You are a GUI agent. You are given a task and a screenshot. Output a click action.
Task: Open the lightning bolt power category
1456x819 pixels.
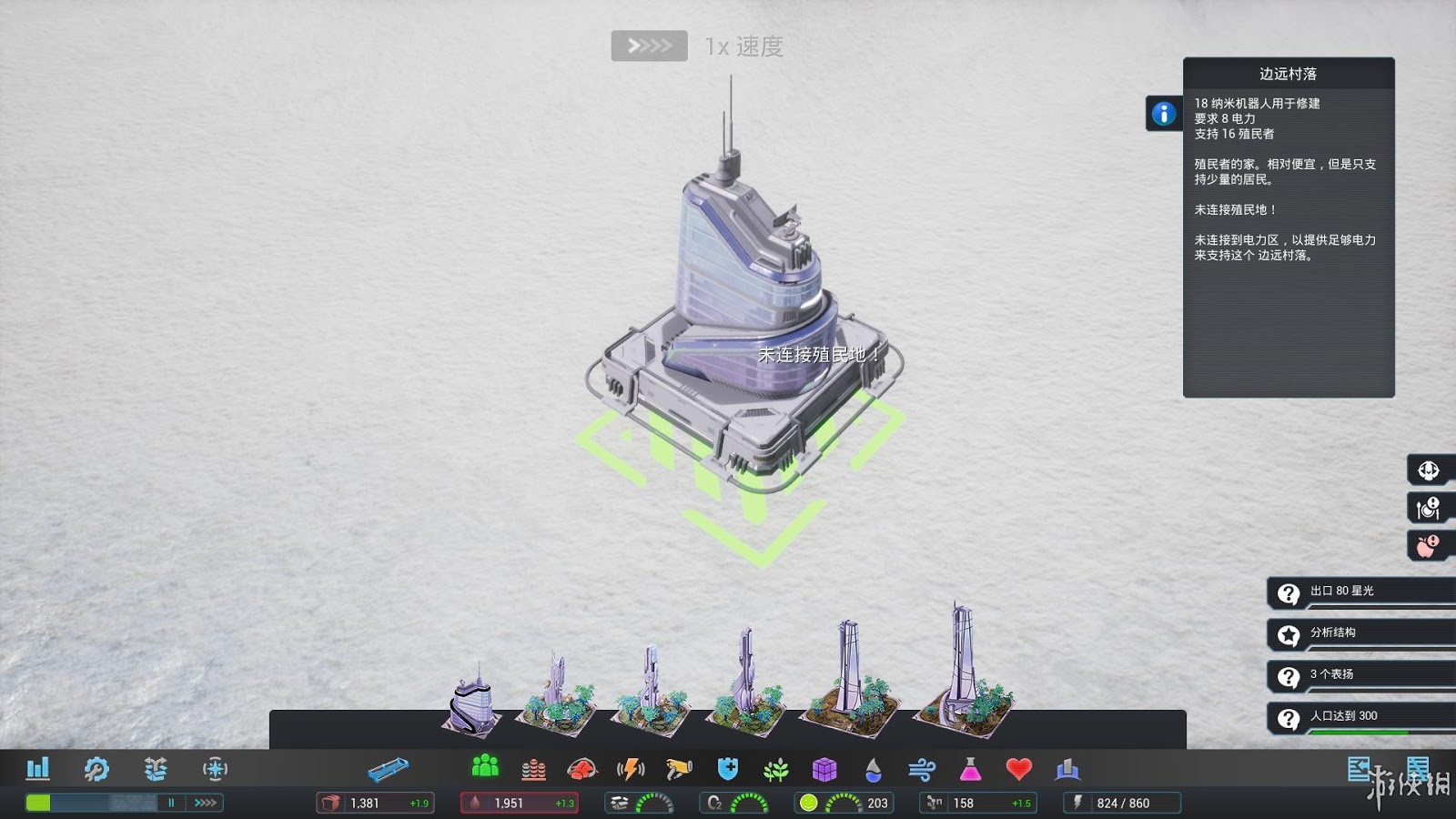pyautogui.click(x=631, y=770)
